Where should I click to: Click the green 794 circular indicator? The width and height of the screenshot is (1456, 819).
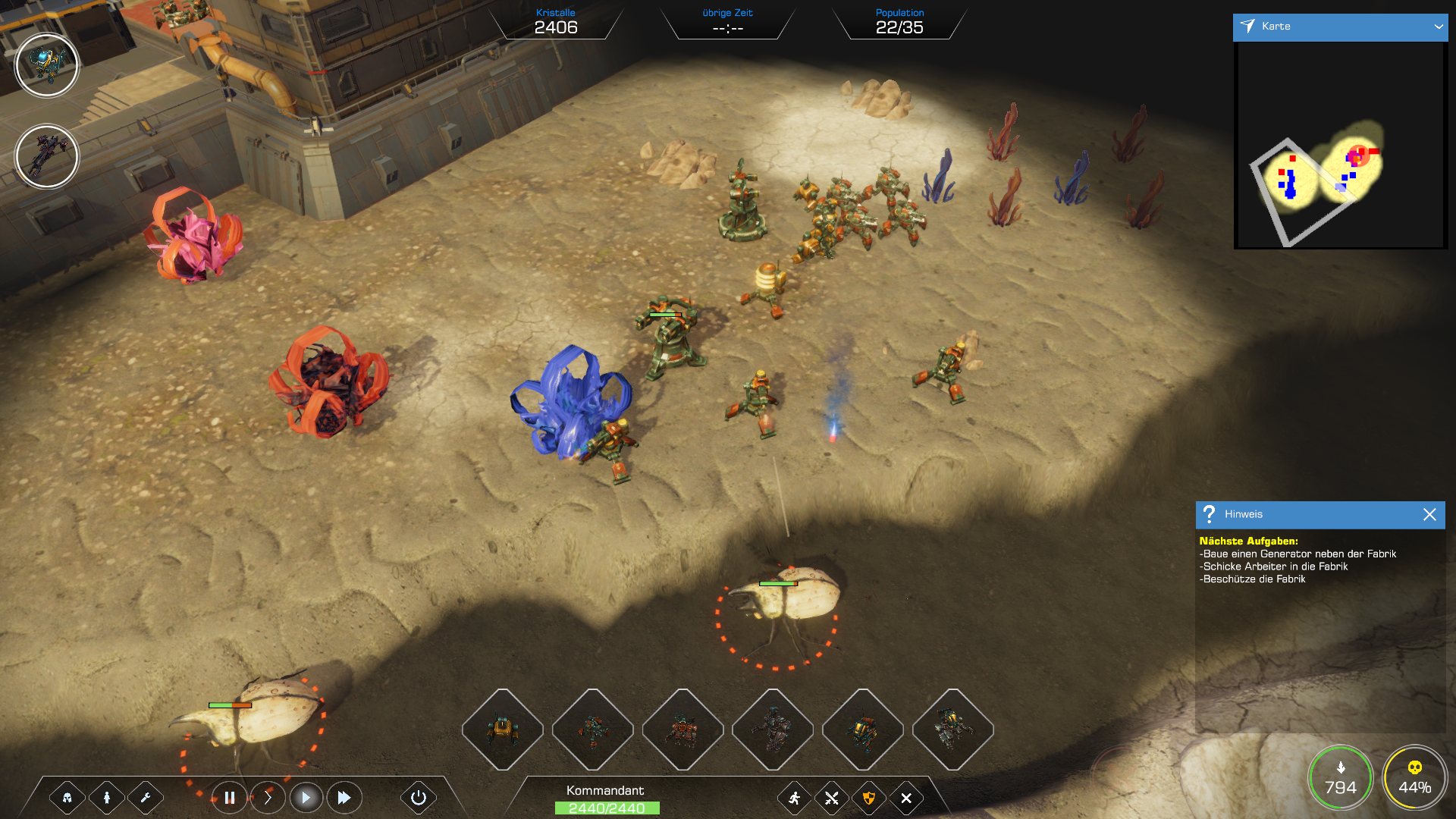tap(1341, 779)
